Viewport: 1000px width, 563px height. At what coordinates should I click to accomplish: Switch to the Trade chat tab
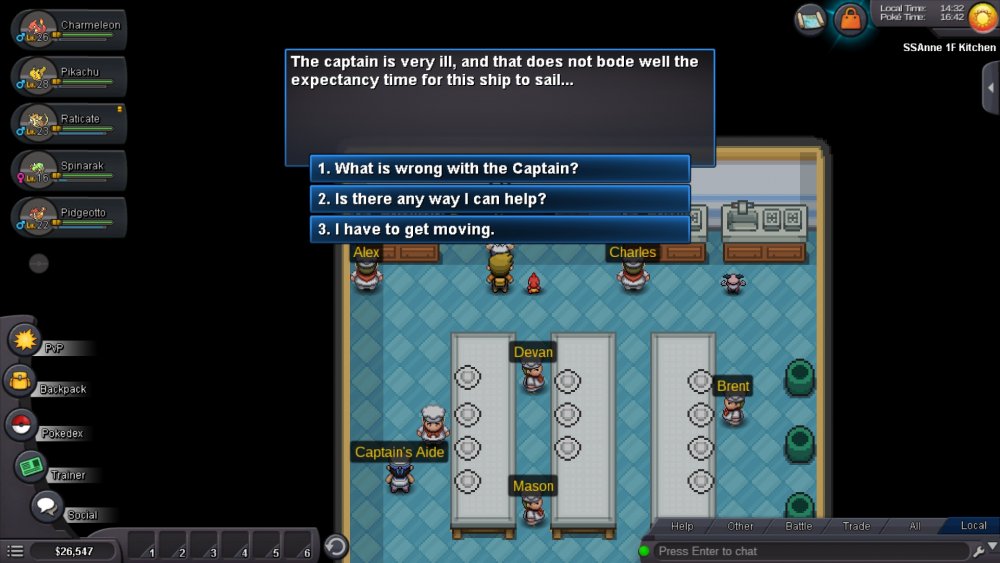pyautogui.click(x=856, y=526)
